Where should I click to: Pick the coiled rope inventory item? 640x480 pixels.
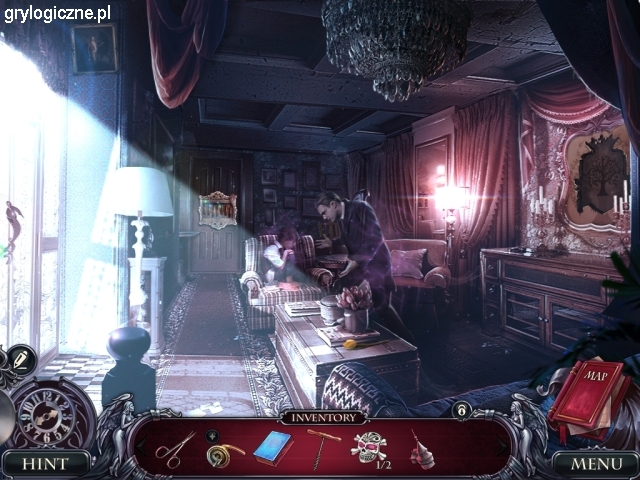click(224, 453)
